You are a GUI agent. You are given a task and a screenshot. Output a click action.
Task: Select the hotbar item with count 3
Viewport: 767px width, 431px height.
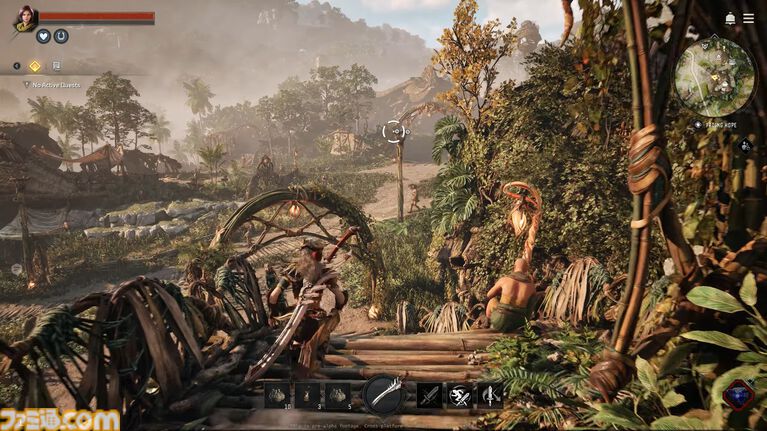pos(307,395)
